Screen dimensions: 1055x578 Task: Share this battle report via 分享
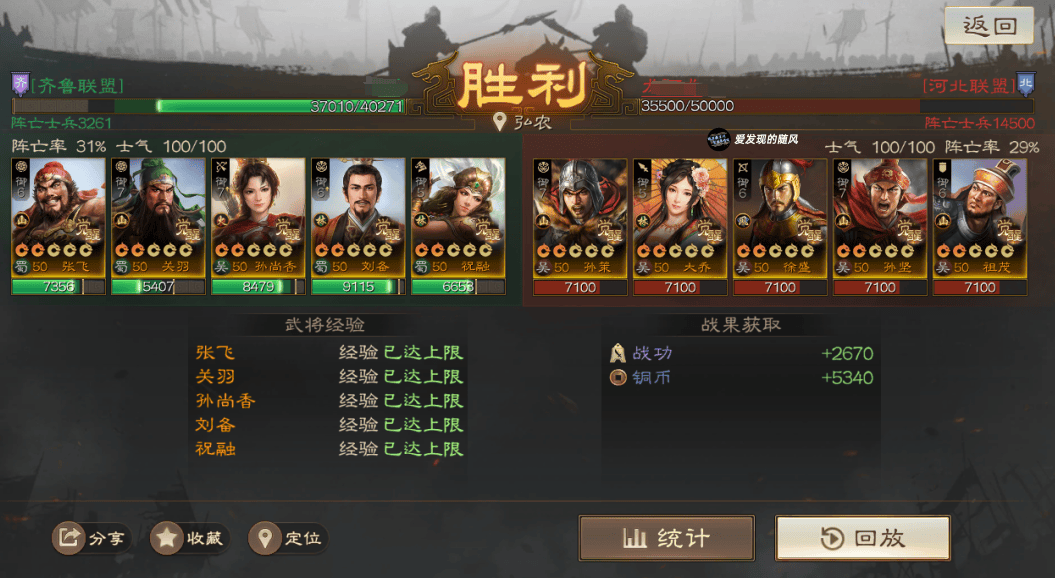coord(91,538)
